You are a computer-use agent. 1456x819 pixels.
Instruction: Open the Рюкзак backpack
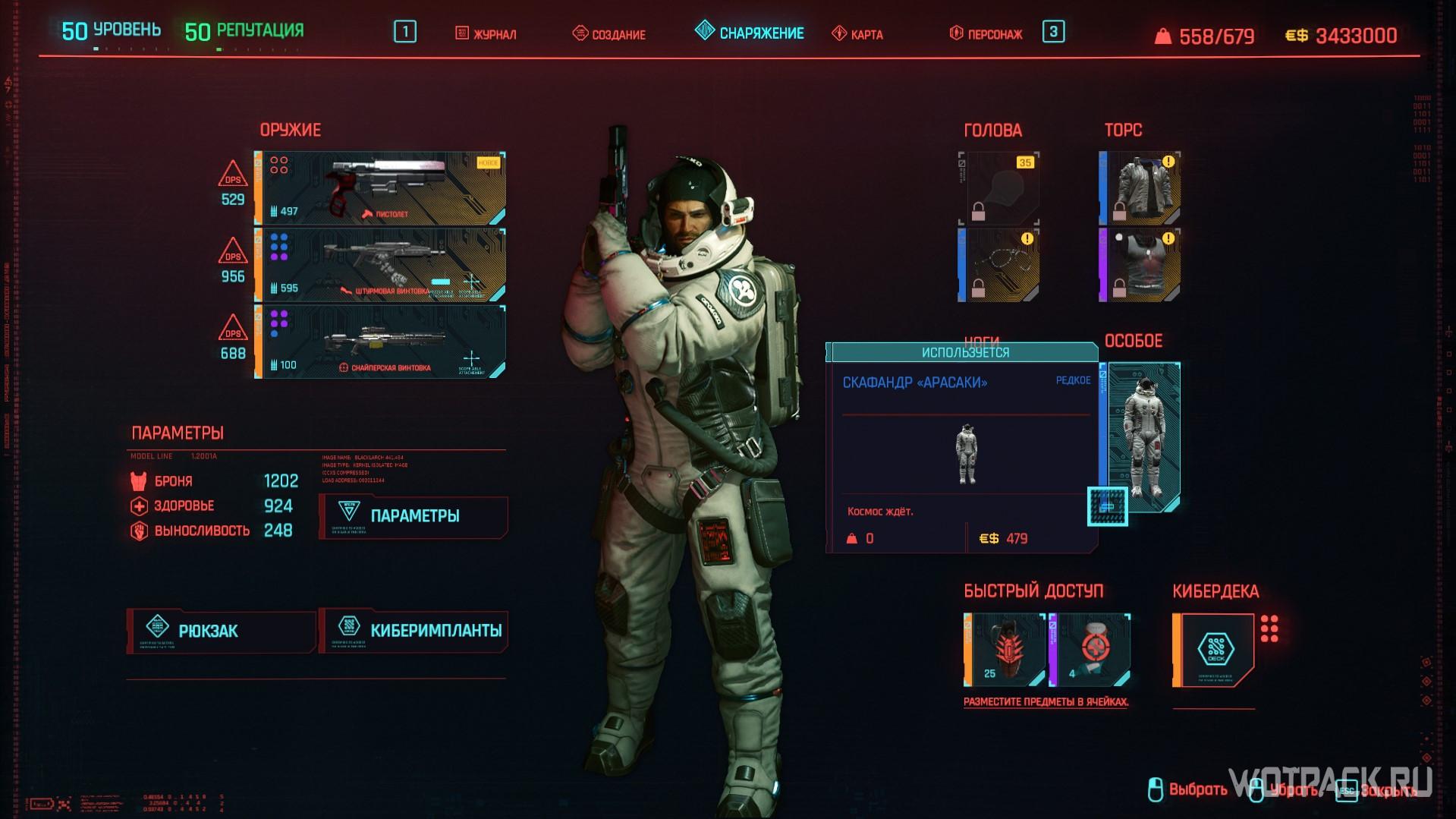pos(221,631)
